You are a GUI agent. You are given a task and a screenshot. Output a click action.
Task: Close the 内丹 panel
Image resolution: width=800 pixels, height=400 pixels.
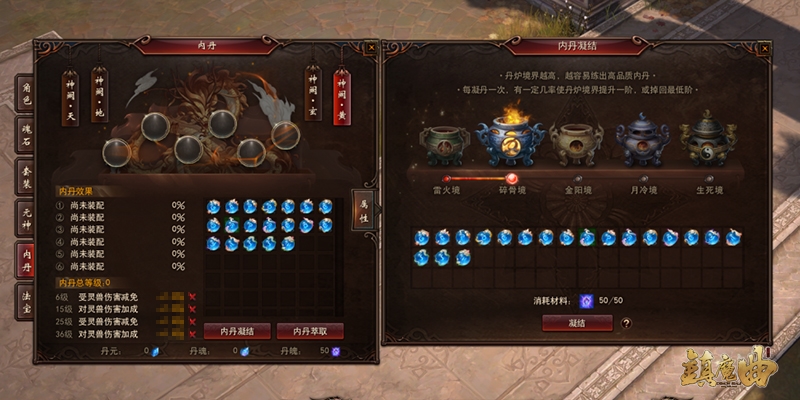371,46
